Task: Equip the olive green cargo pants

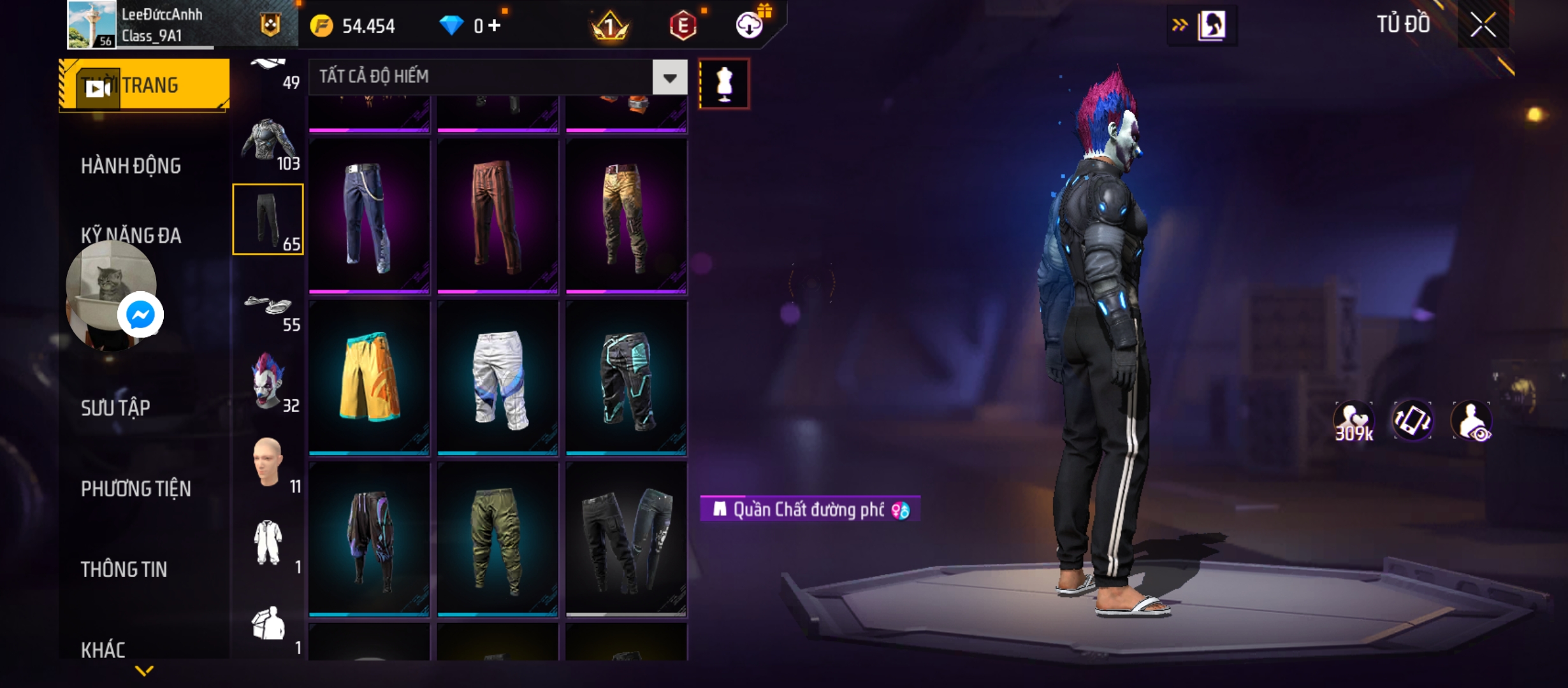Action: [498, 539]
